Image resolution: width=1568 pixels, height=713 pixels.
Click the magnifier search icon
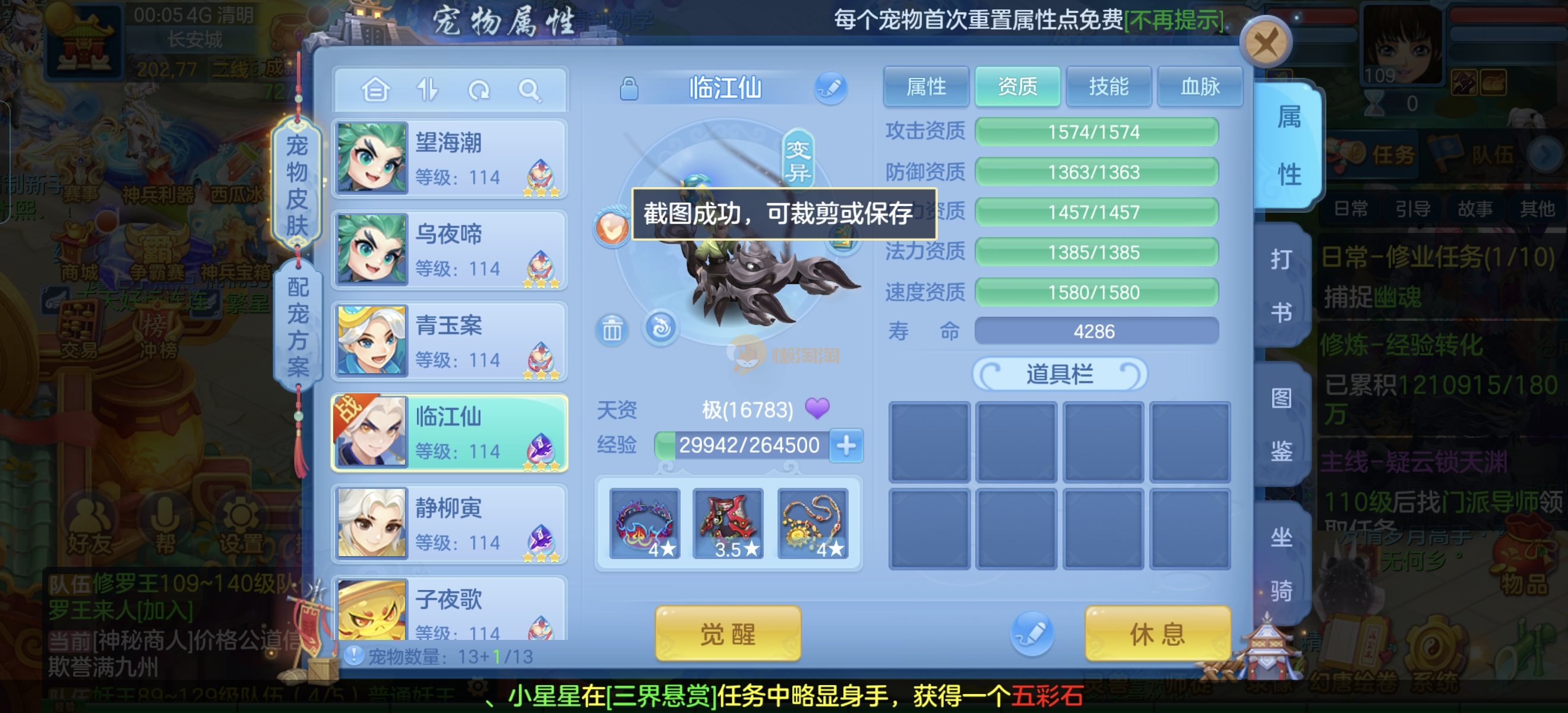point(529,90)
